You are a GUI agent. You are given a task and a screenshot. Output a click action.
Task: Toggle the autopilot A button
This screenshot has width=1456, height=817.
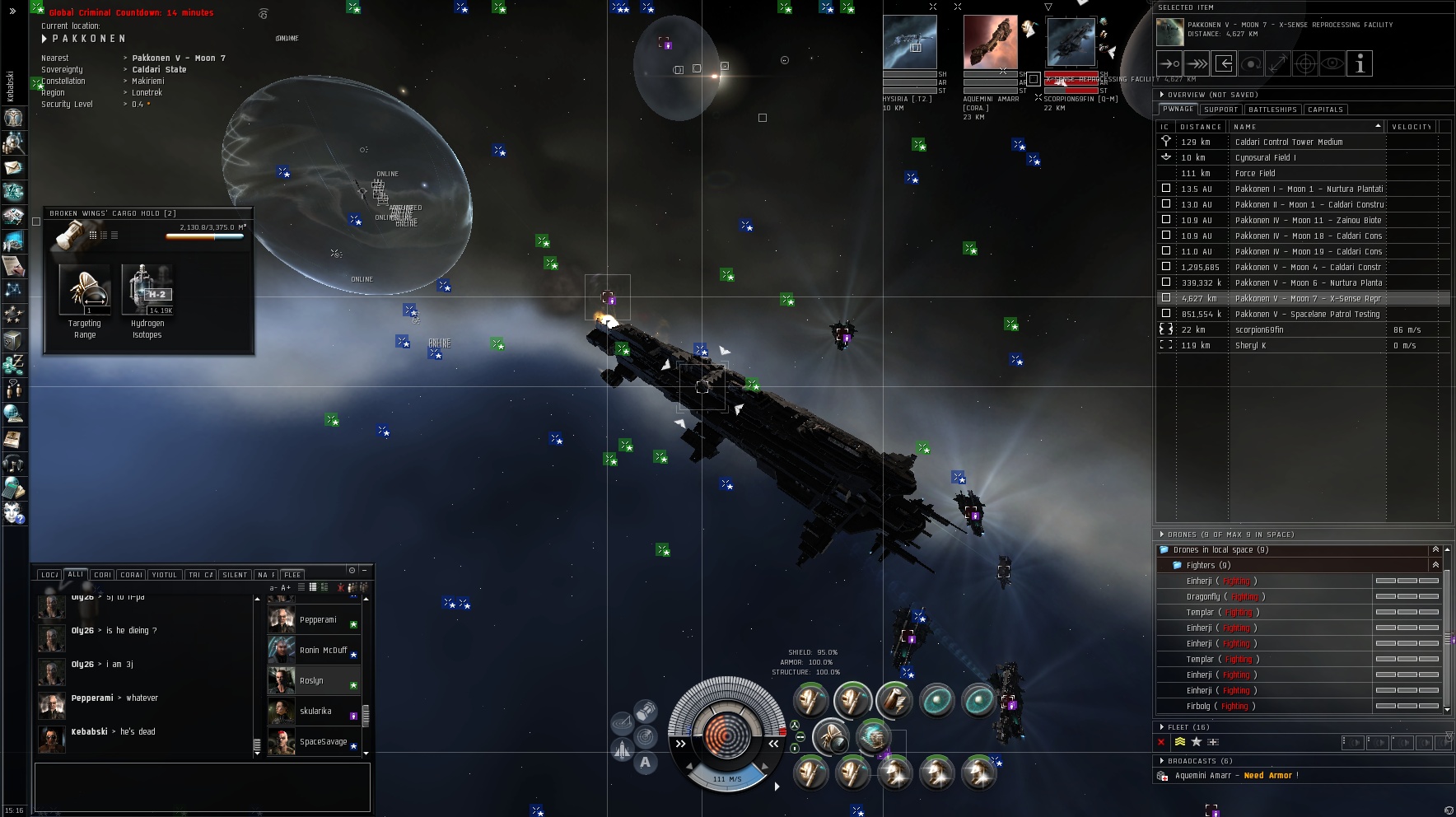(646, 763)
